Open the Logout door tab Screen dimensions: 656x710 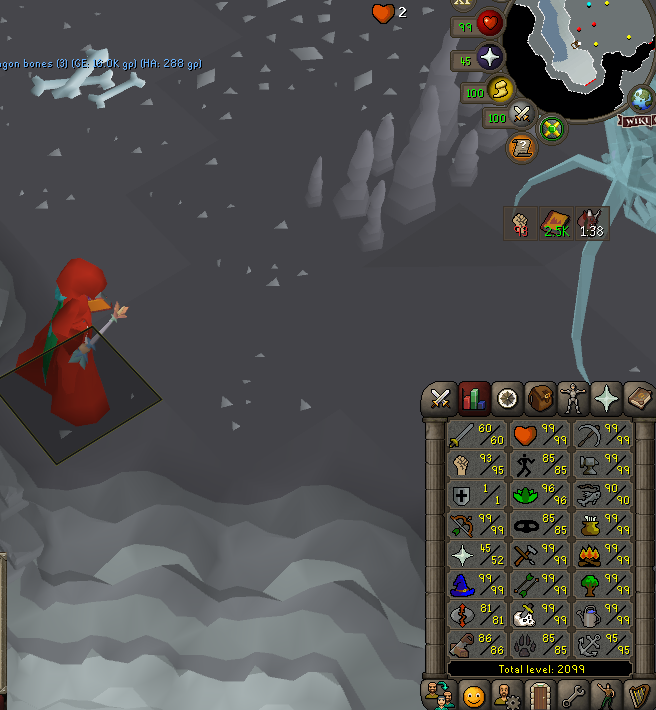coord(541,695)
